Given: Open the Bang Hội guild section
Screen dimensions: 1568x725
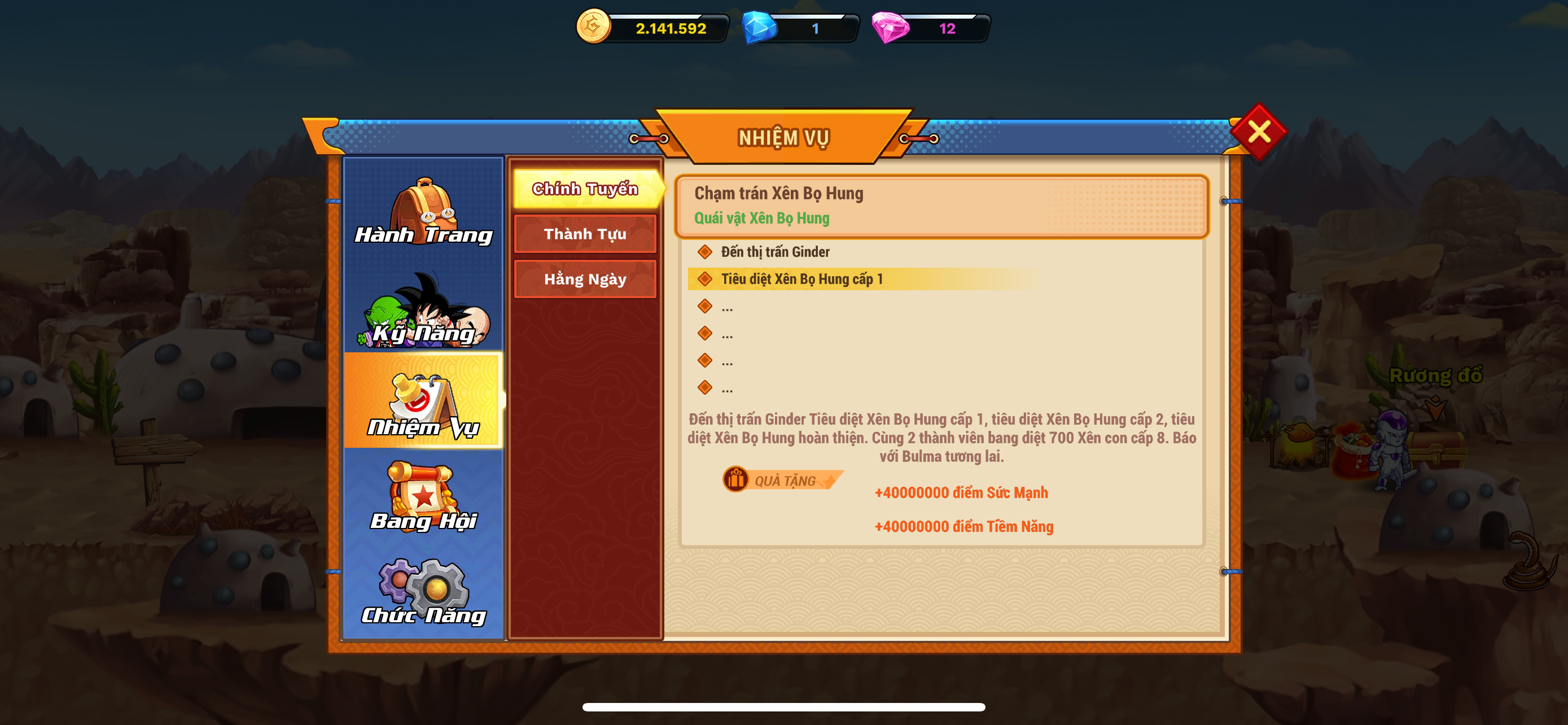Looking at the screenshot, I should point(424,497).
